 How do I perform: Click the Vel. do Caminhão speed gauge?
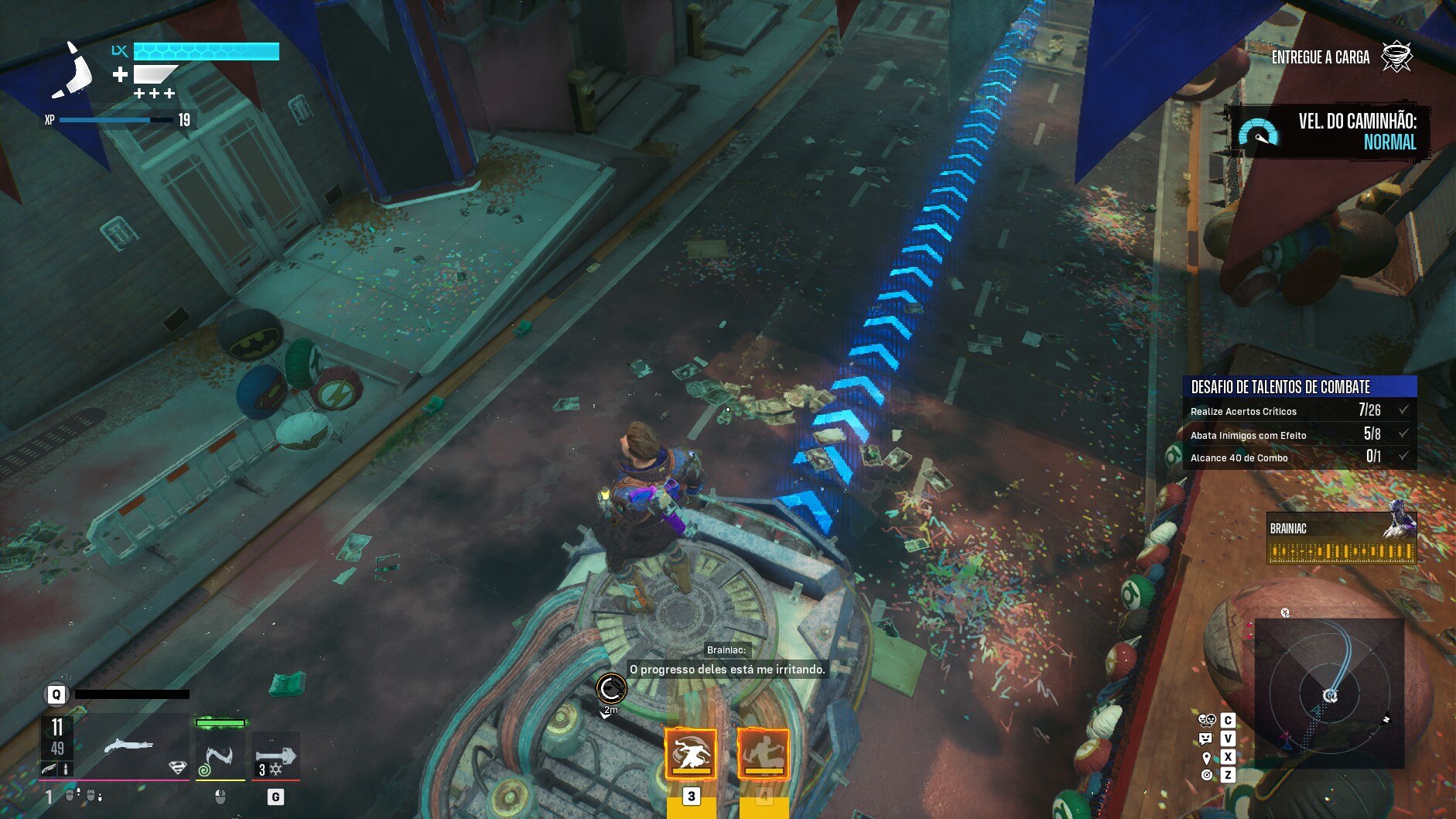click(x=1258, y=133)
